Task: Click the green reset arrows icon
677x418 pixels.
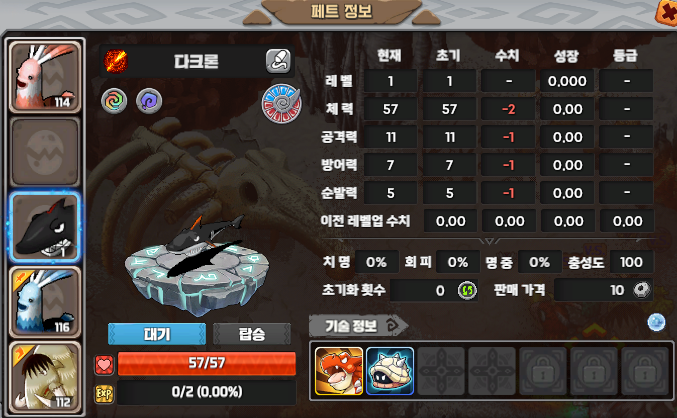Action: [x=466, y=290]
